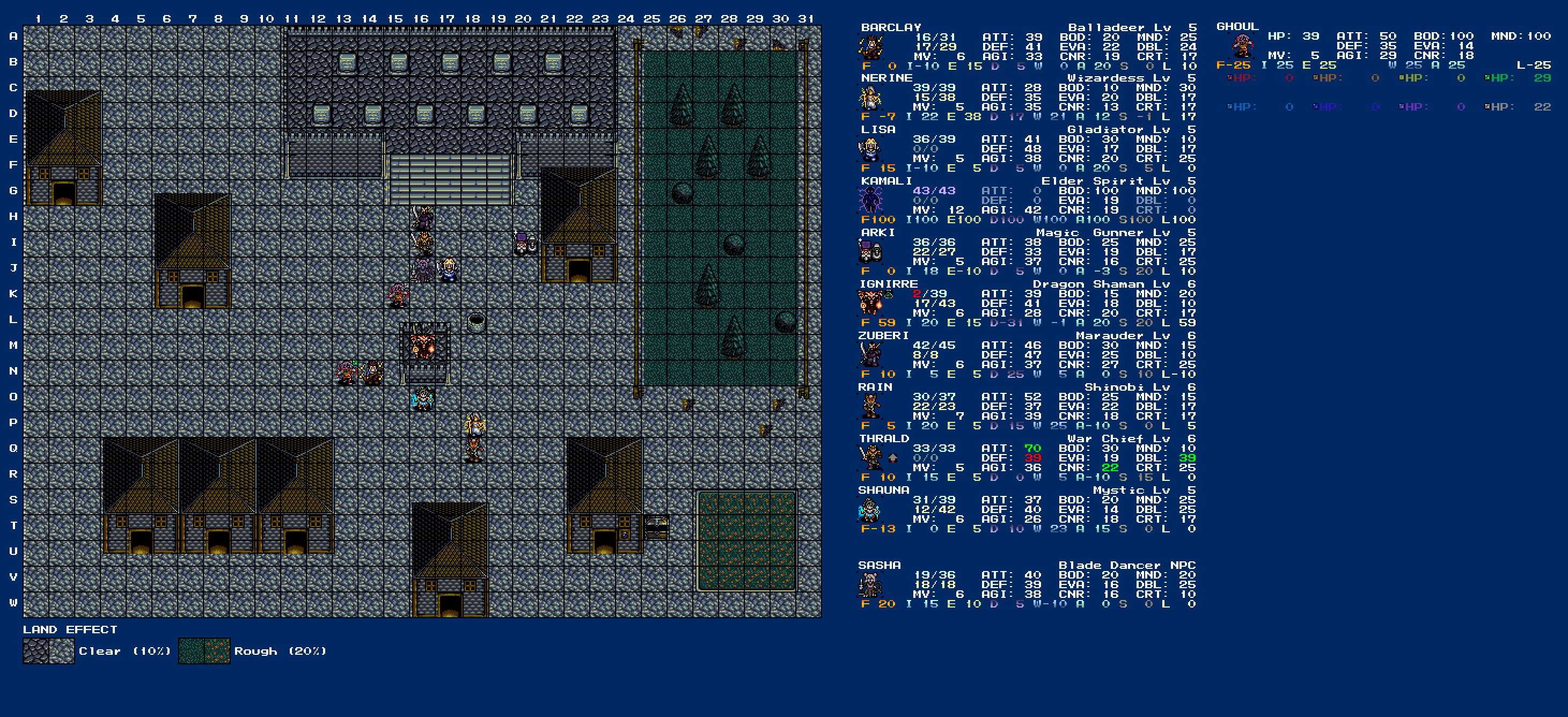This screenshot has height=717, width=1568.
Task: Select Rain the Shinobi's portrait
Action: pyautogui.click(x=870, y=406)
